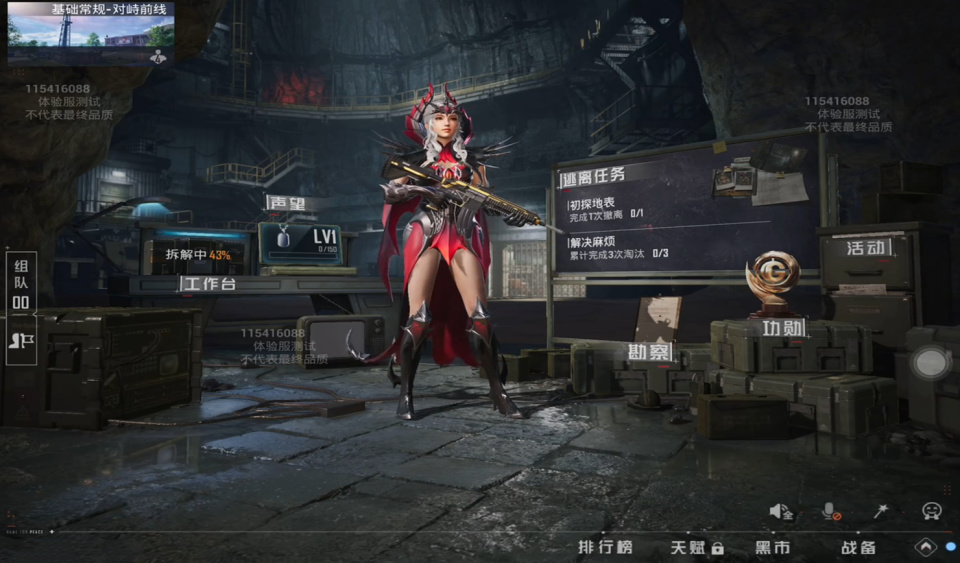
Task: Tap the diamond up-arrow expand button
Action: click(925, 547)
